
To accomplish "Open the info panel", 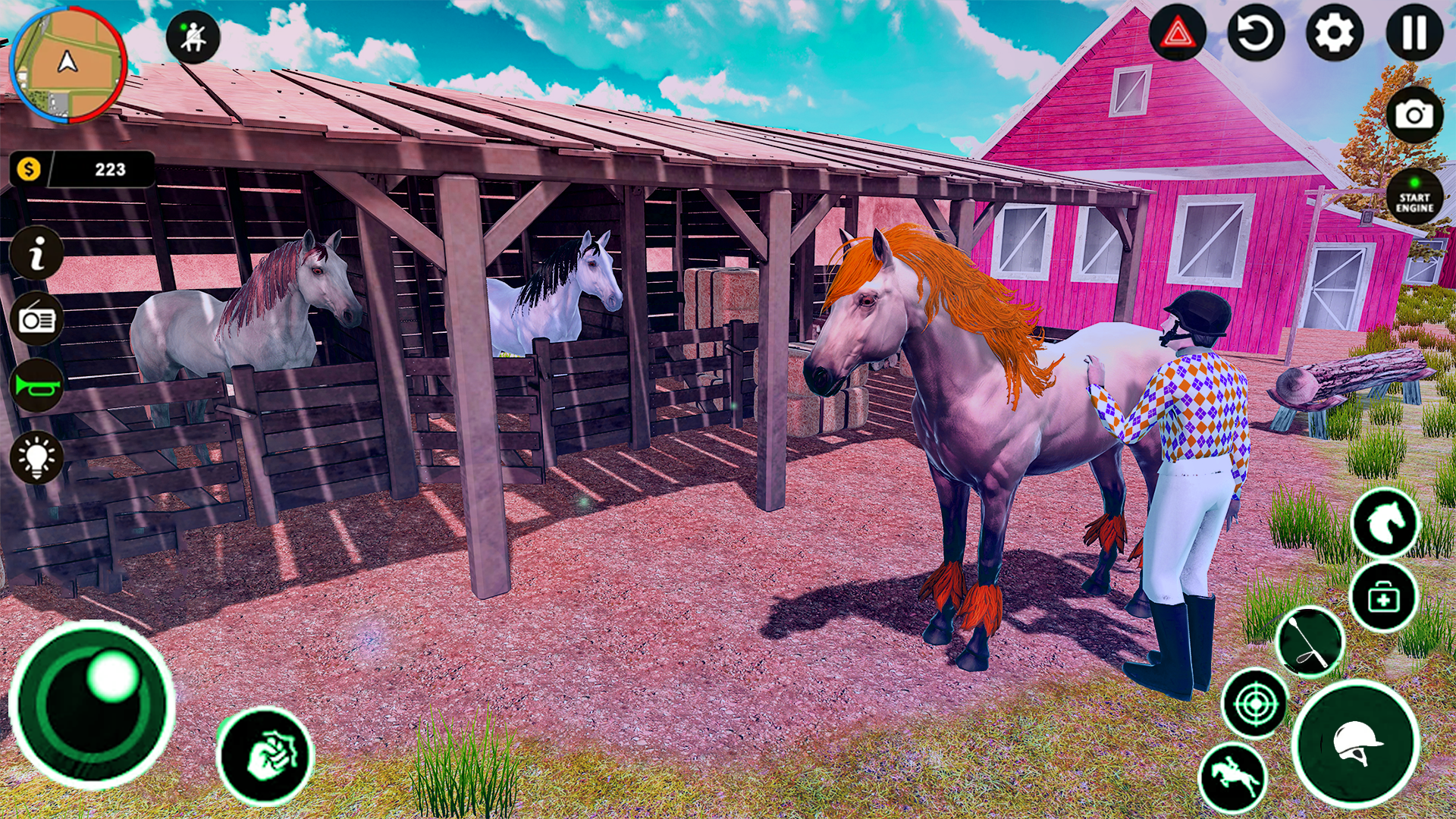I will (37, 254).
